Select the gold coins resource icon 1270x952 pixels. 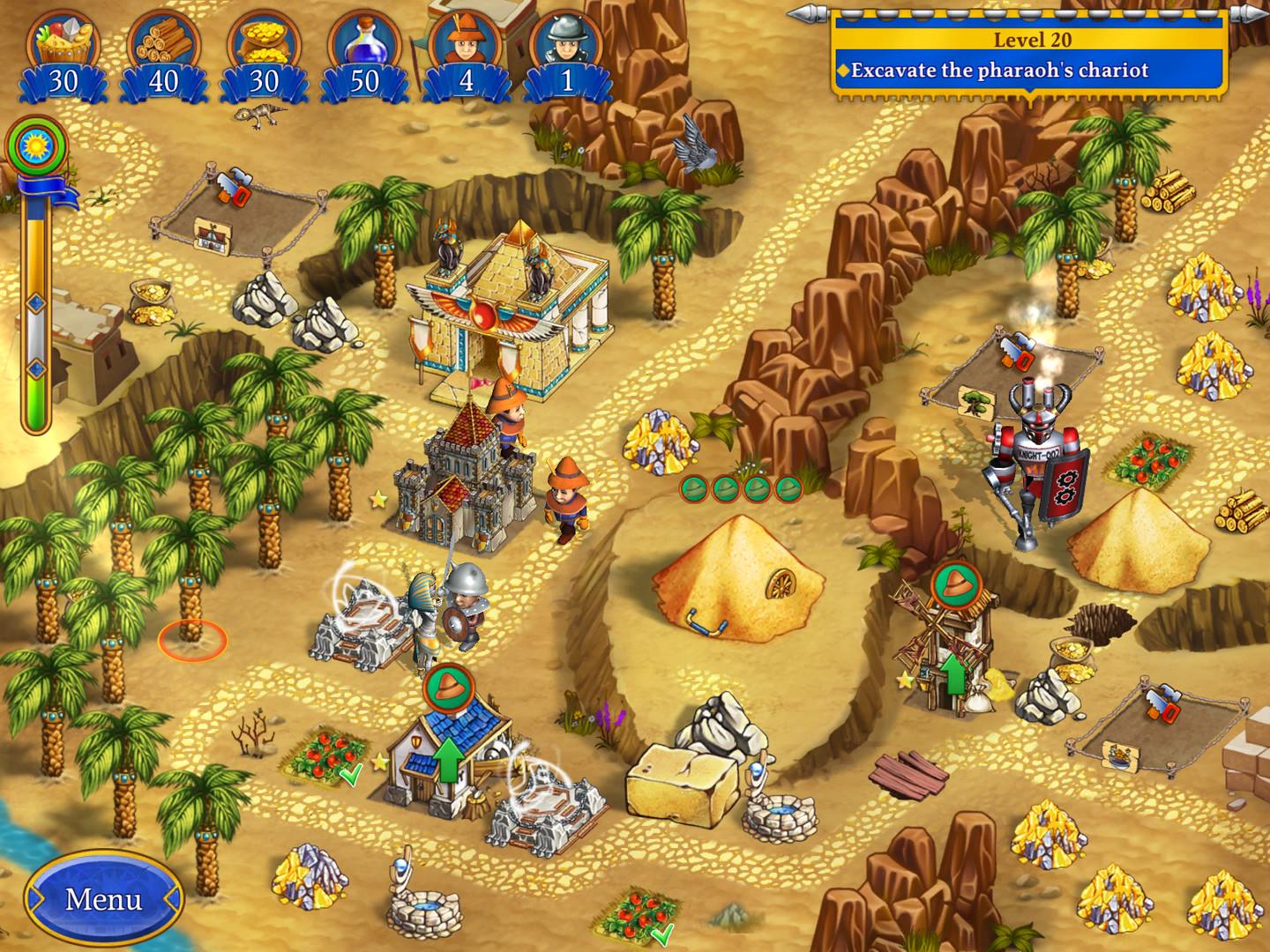pyautogui.click(x=266, y=40)
